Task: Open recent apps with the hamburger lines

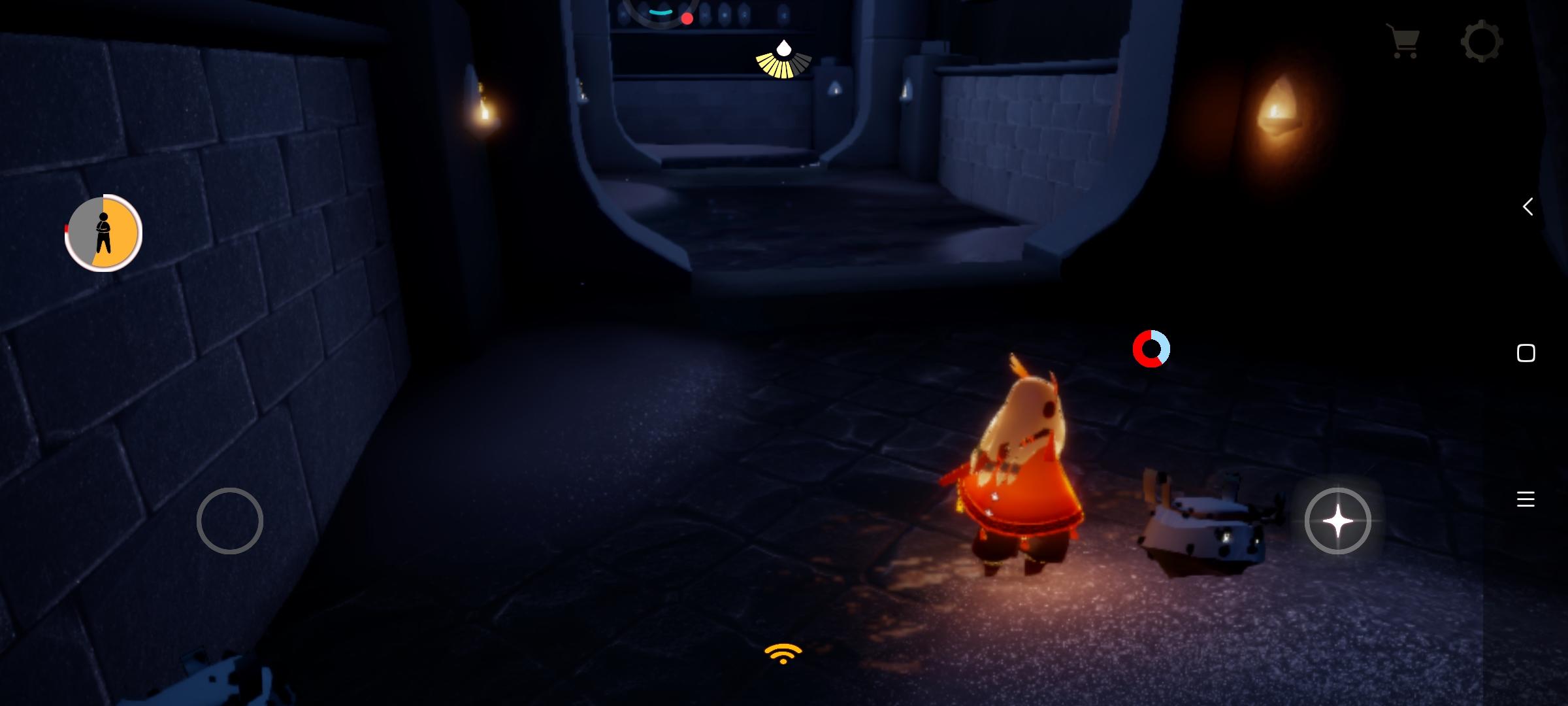Action: pos(1526,499)
